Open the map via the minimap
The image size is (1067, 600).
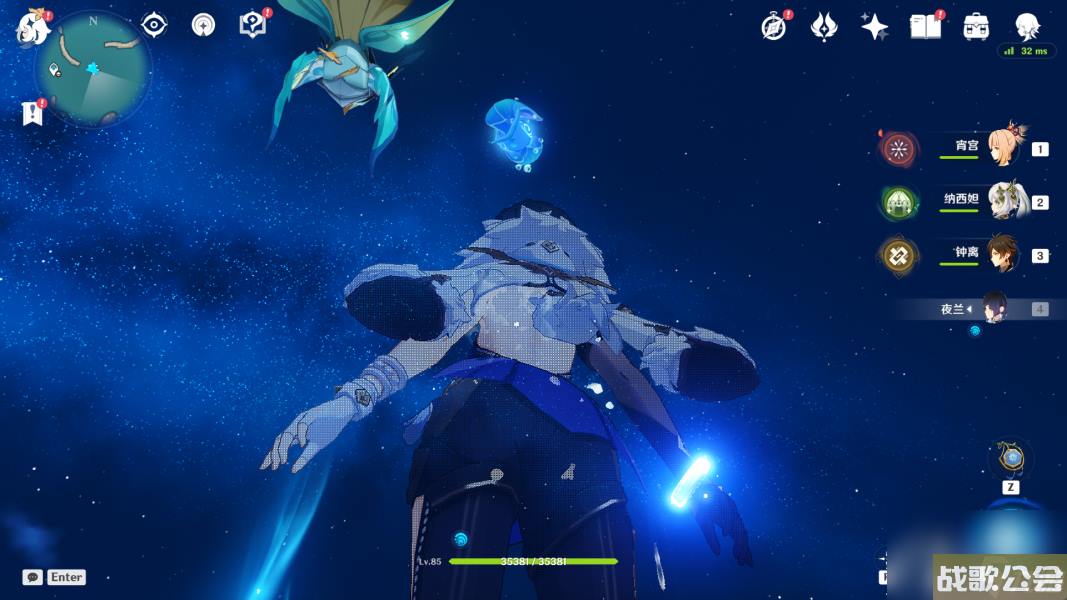coord(93,69)
